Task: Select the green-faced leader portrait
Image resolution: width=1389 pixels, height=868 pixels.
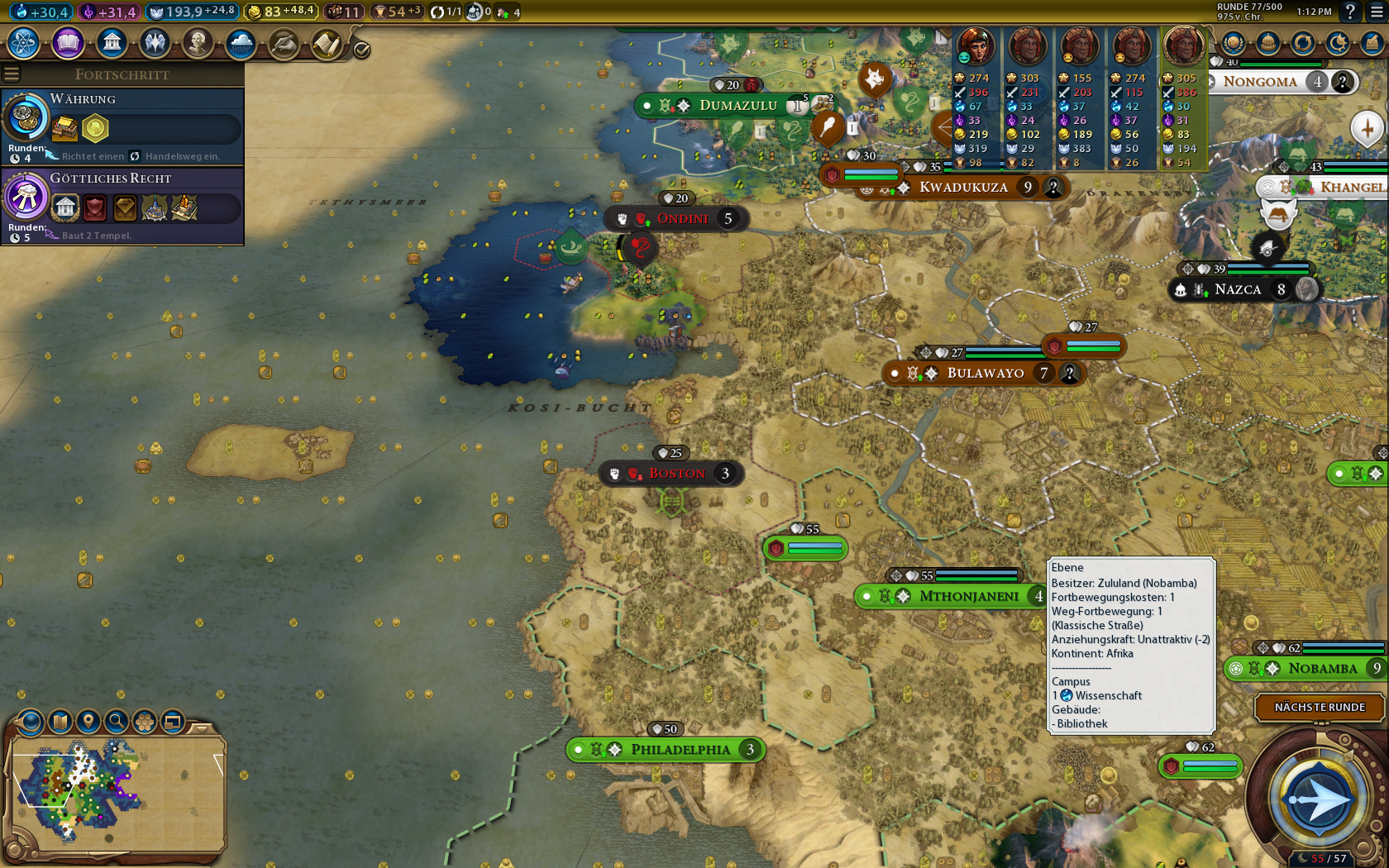Action: [976, 46]
